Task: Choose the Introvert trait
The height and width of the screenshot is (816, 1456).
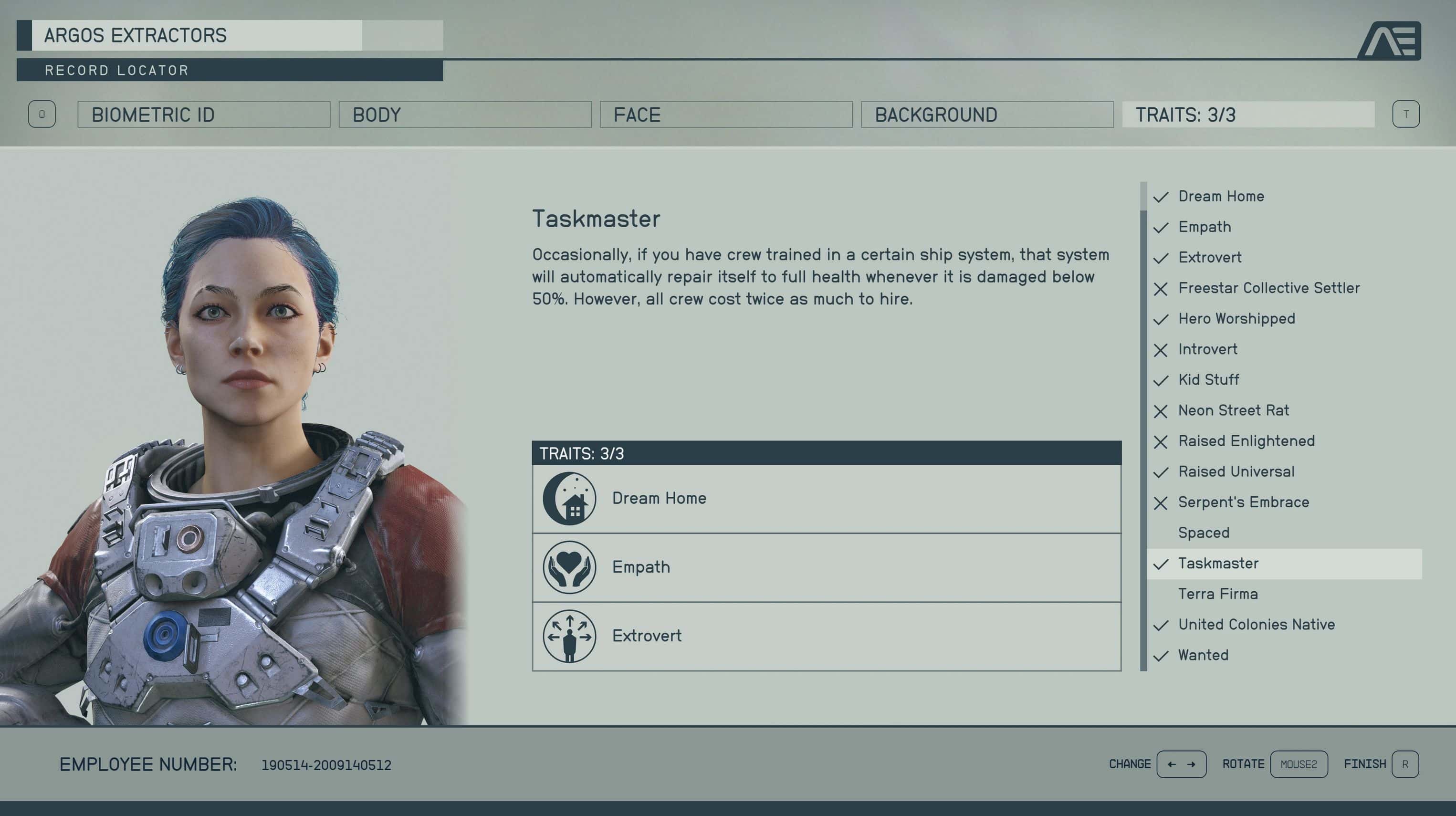Action: click(x=1207, y=349)
